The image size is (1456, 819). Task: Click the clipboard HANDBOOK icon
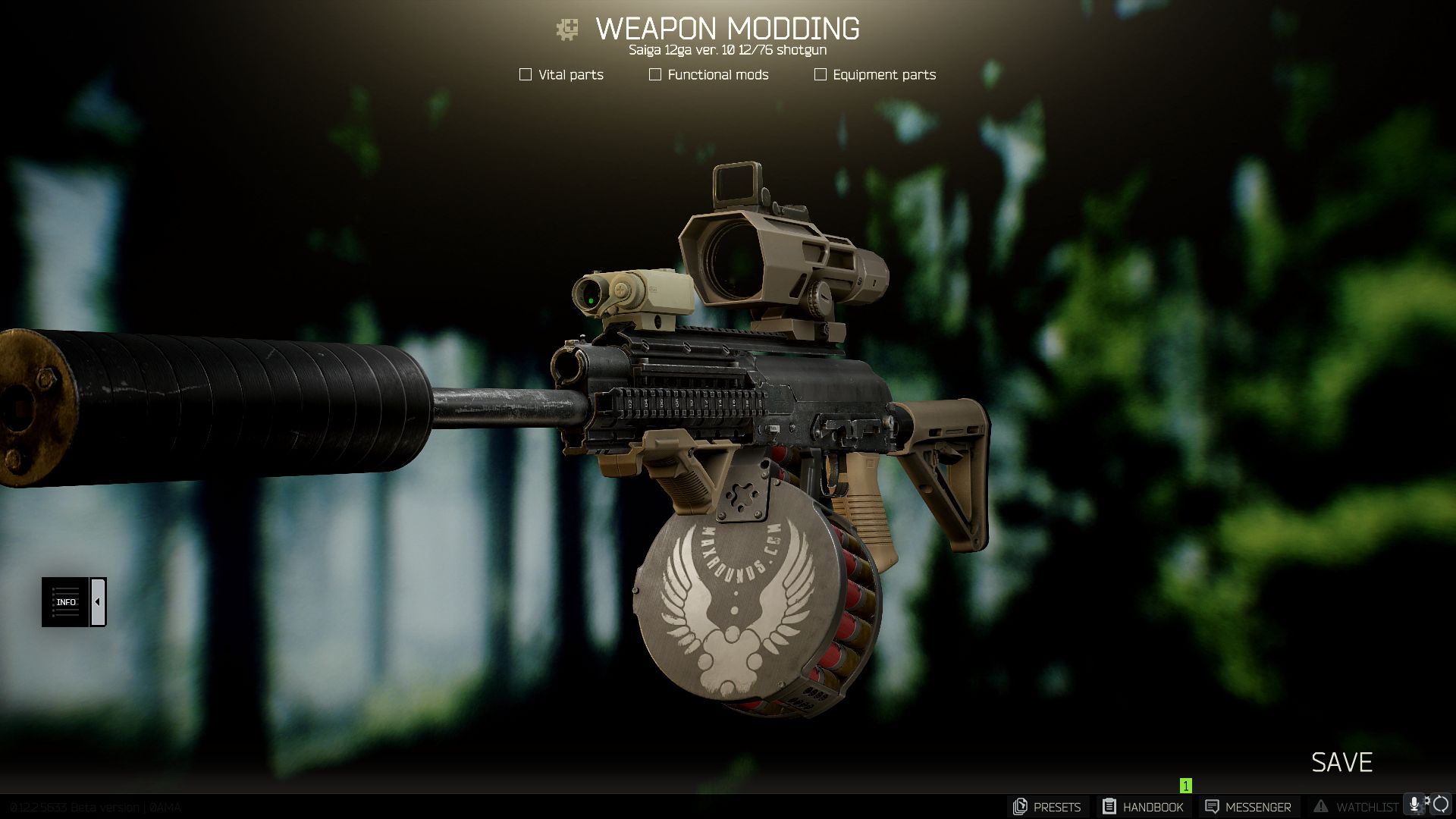pos(1109,806)
